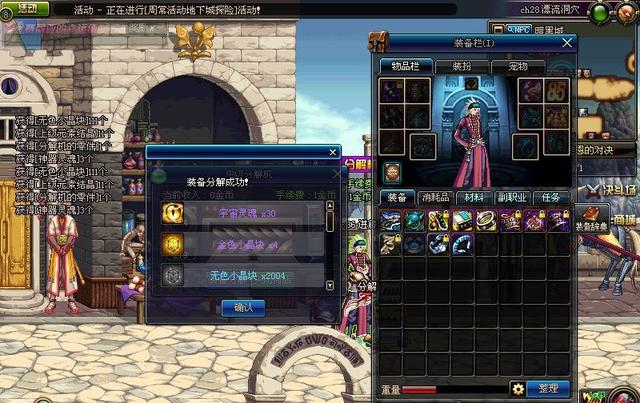Close the disassembly success dialog

[x=334, y=152]
